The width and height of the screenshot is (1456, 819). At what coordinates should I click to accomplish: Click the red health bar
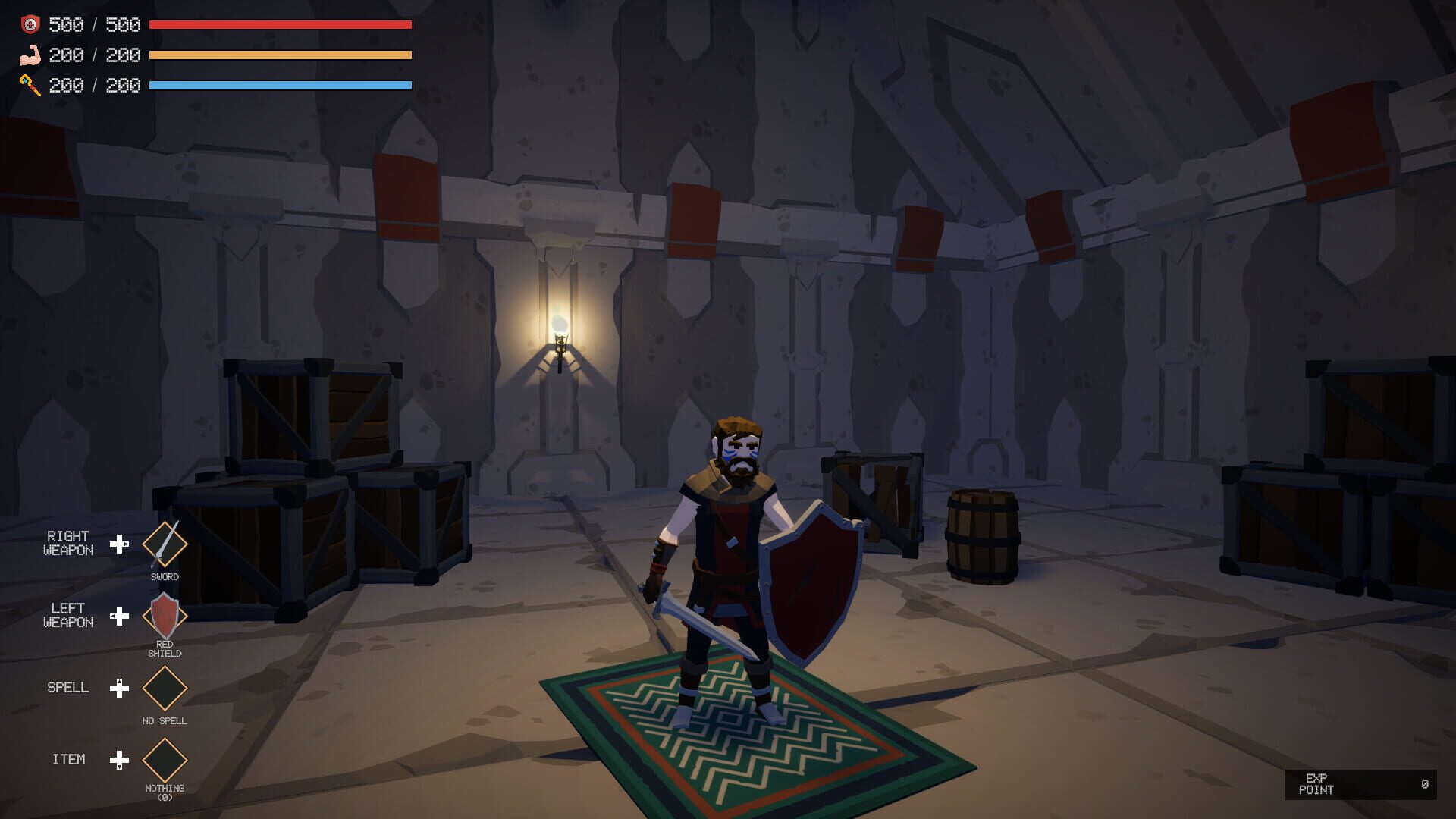pyautogui.click(x=281, y=24)
